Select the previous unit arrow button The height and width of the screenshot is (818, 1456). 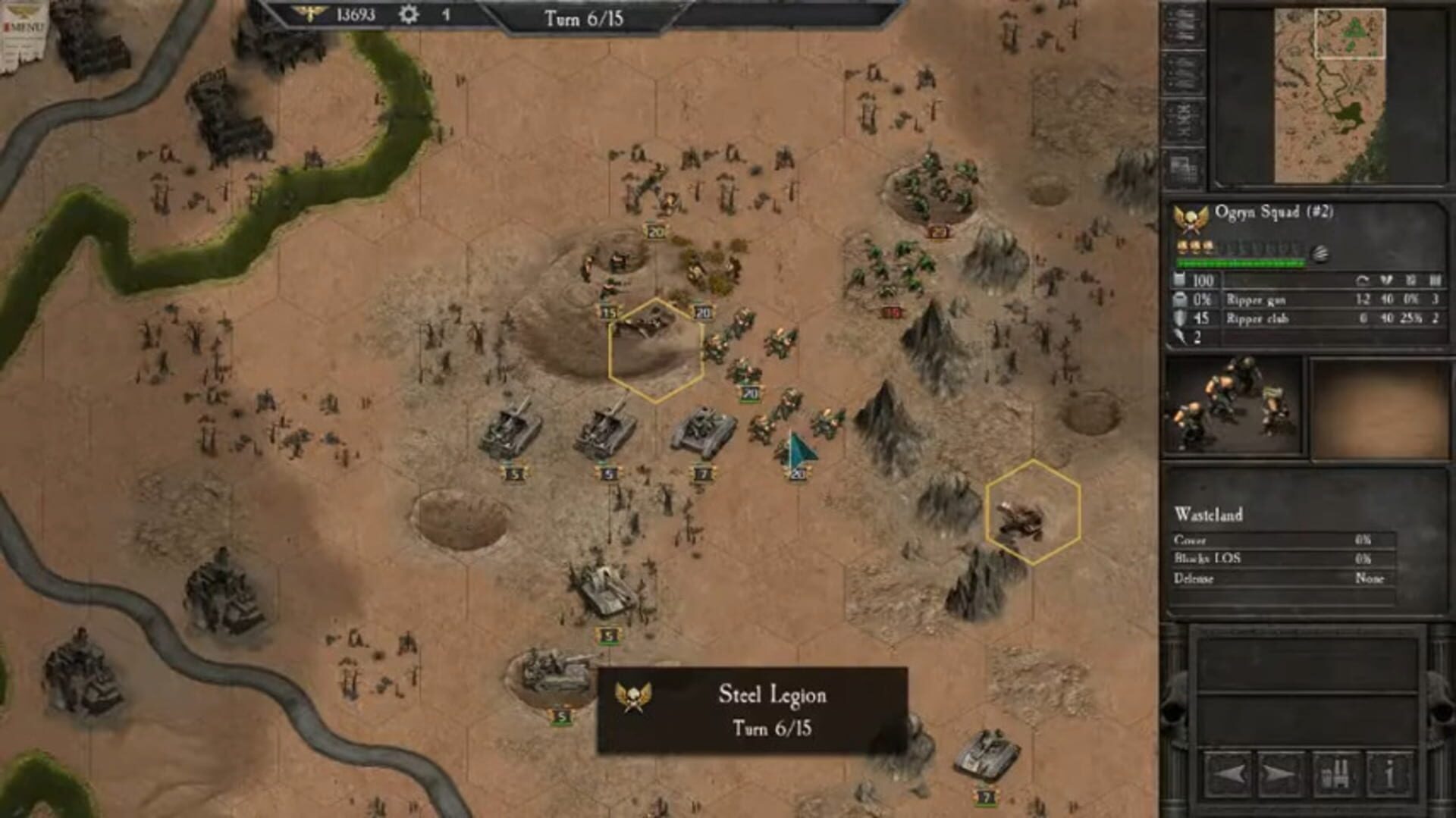[1228, 774]
